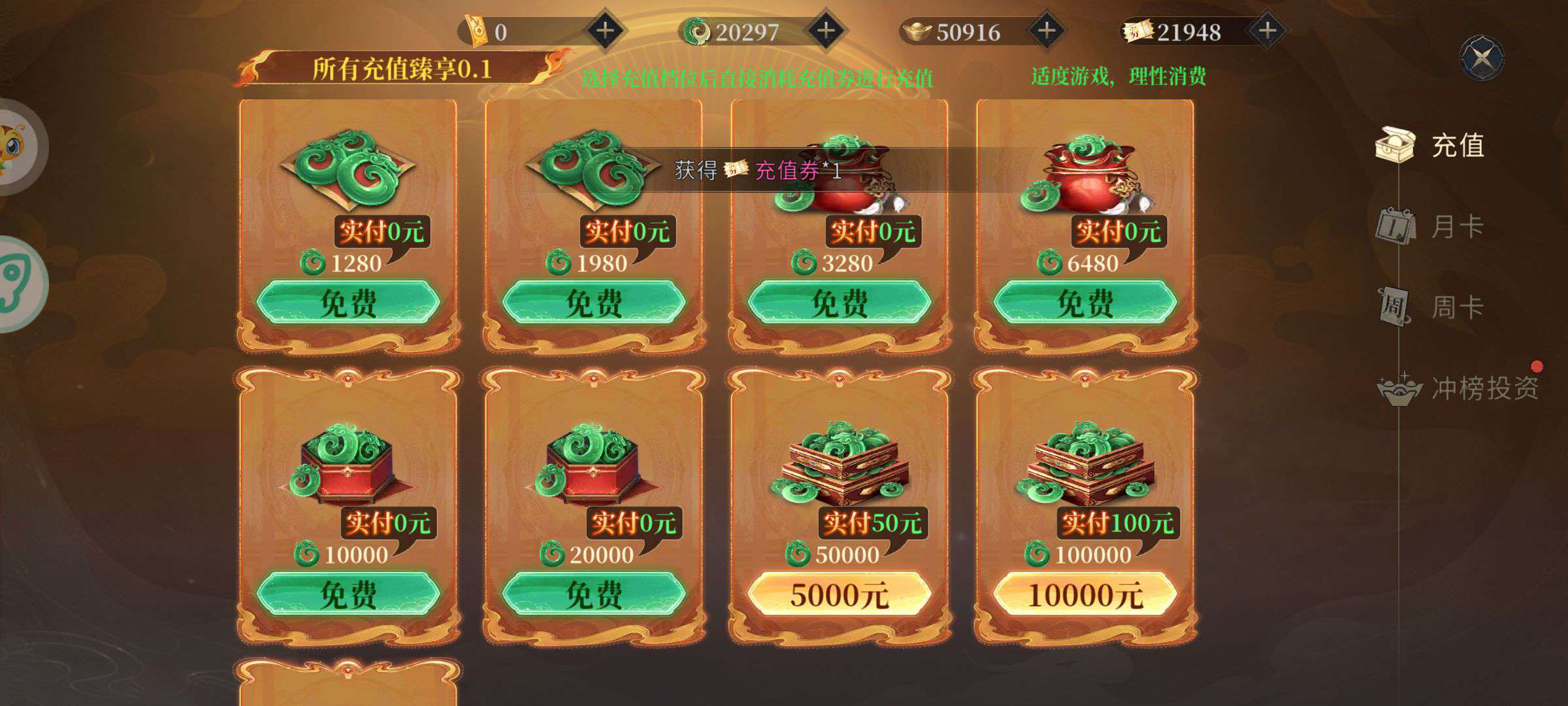The image size is (1568, 706).
Task: Claim the free 20000 jade chest
Action: 593,594
